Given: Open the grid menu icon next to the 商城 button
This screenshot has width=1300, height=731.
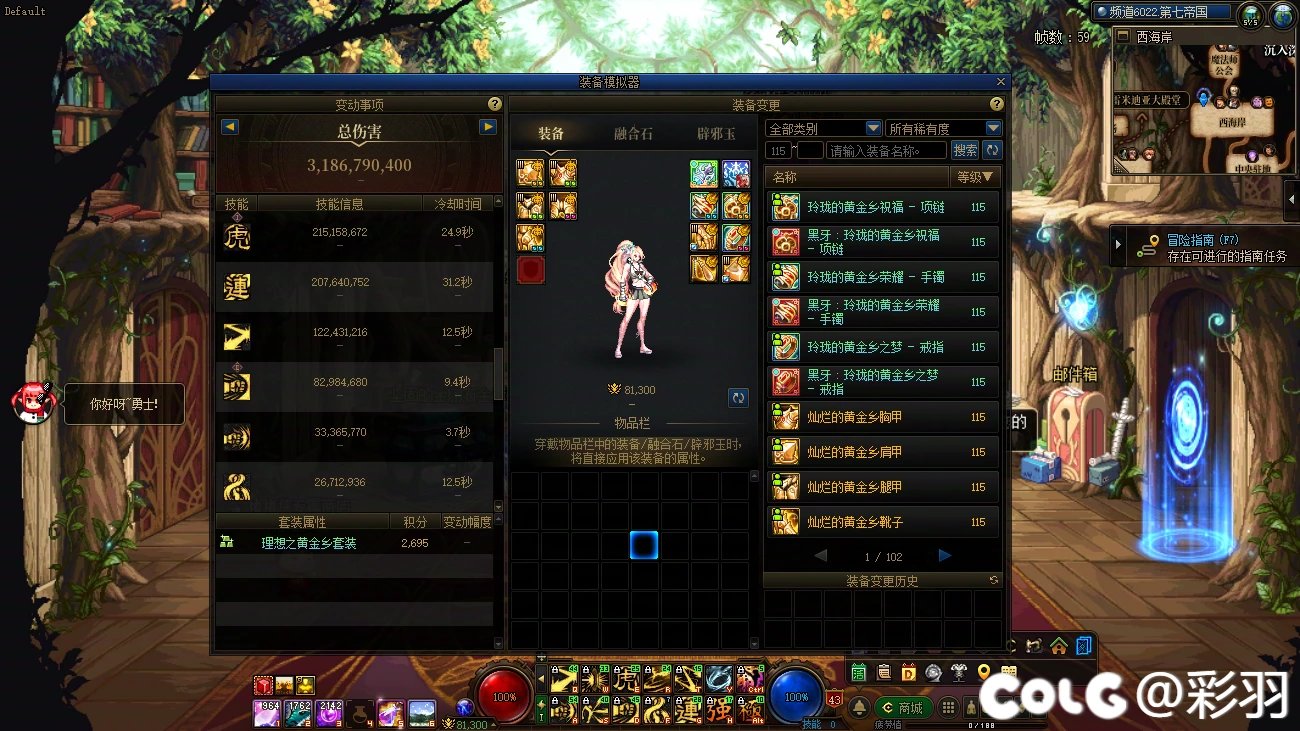Looking at the screenshot, I should point(948,707).
